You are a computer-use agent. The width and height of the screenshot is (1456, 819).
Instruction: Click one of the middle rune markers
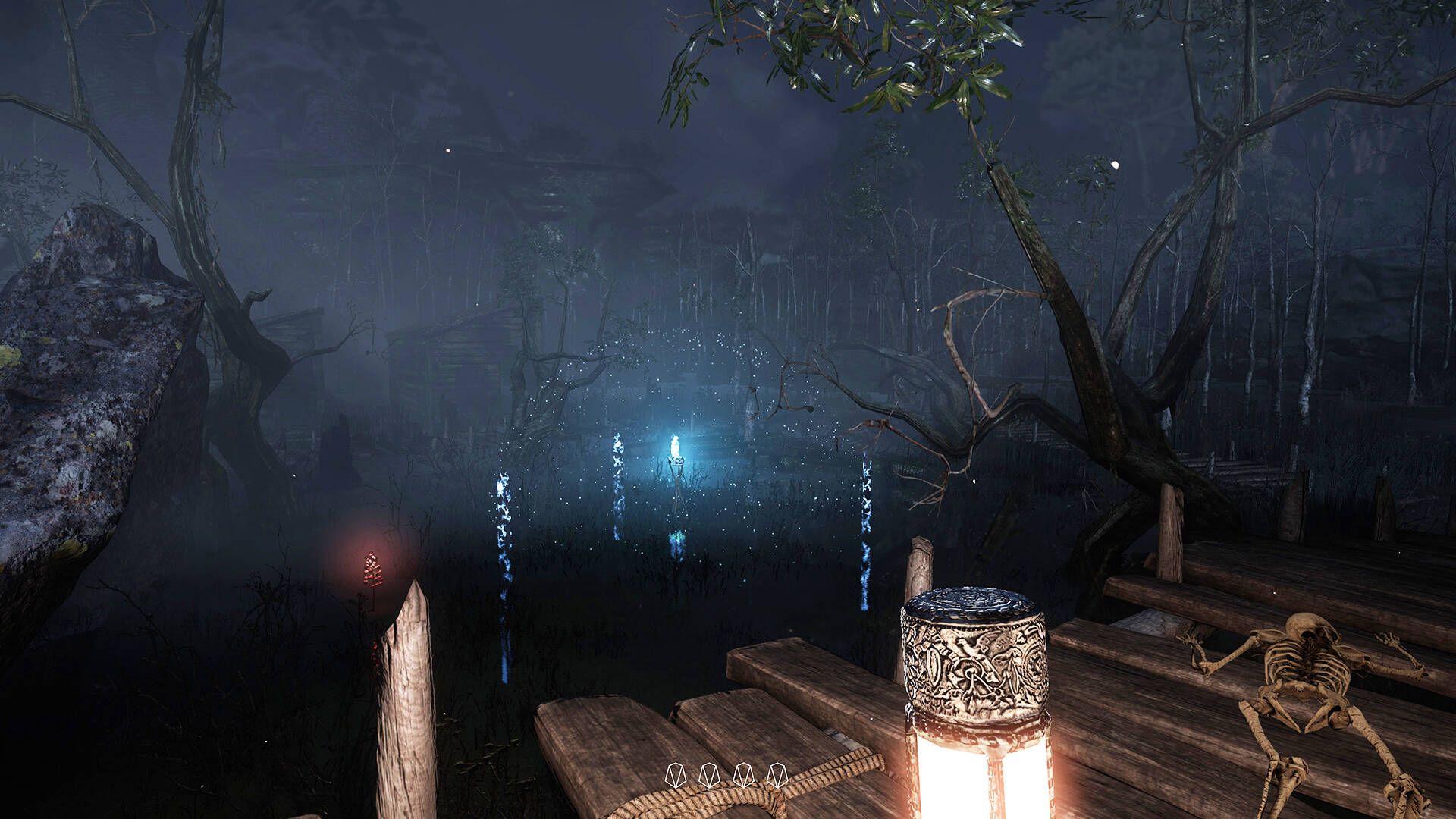(x=726, y=775)
